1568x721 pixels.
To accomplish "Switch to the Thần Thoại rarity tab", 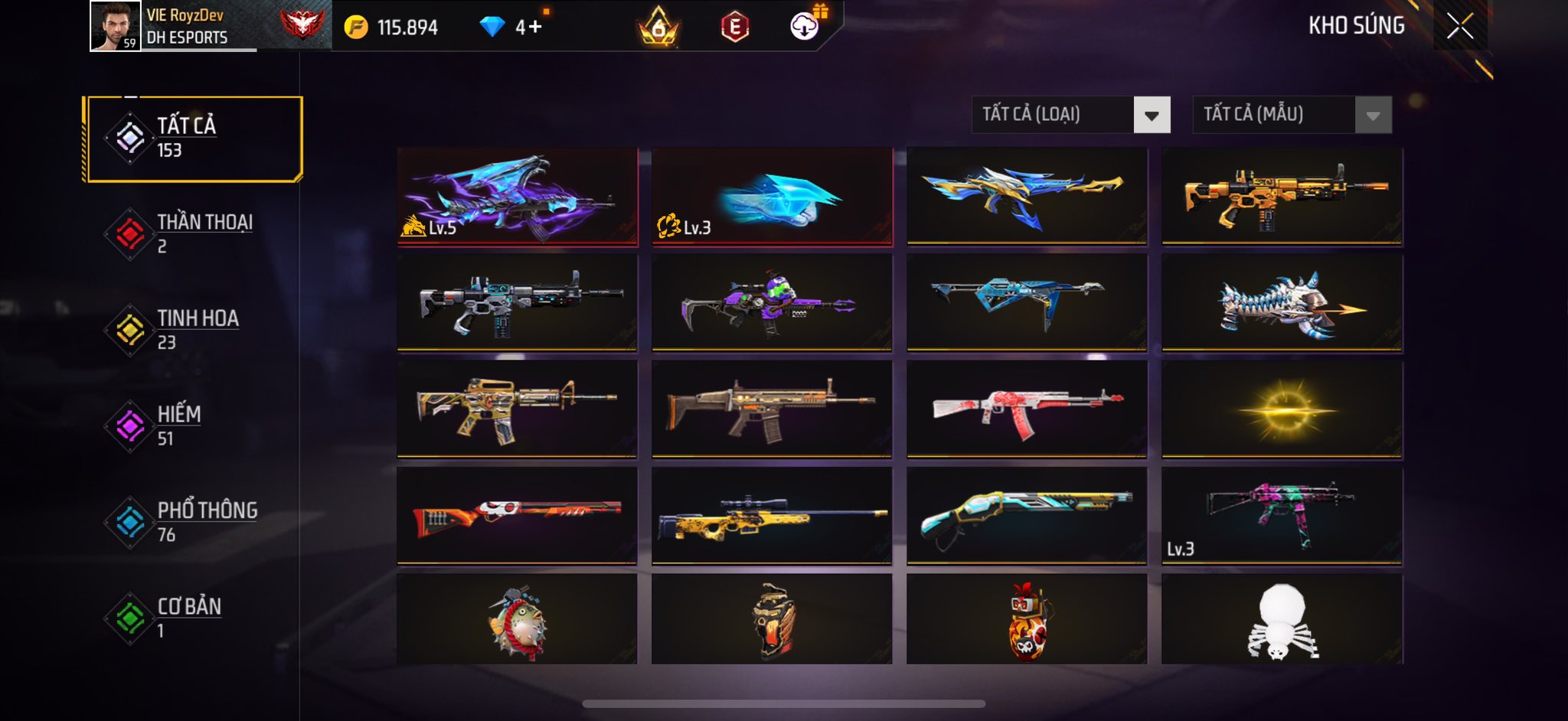I will tap(191, 233).
